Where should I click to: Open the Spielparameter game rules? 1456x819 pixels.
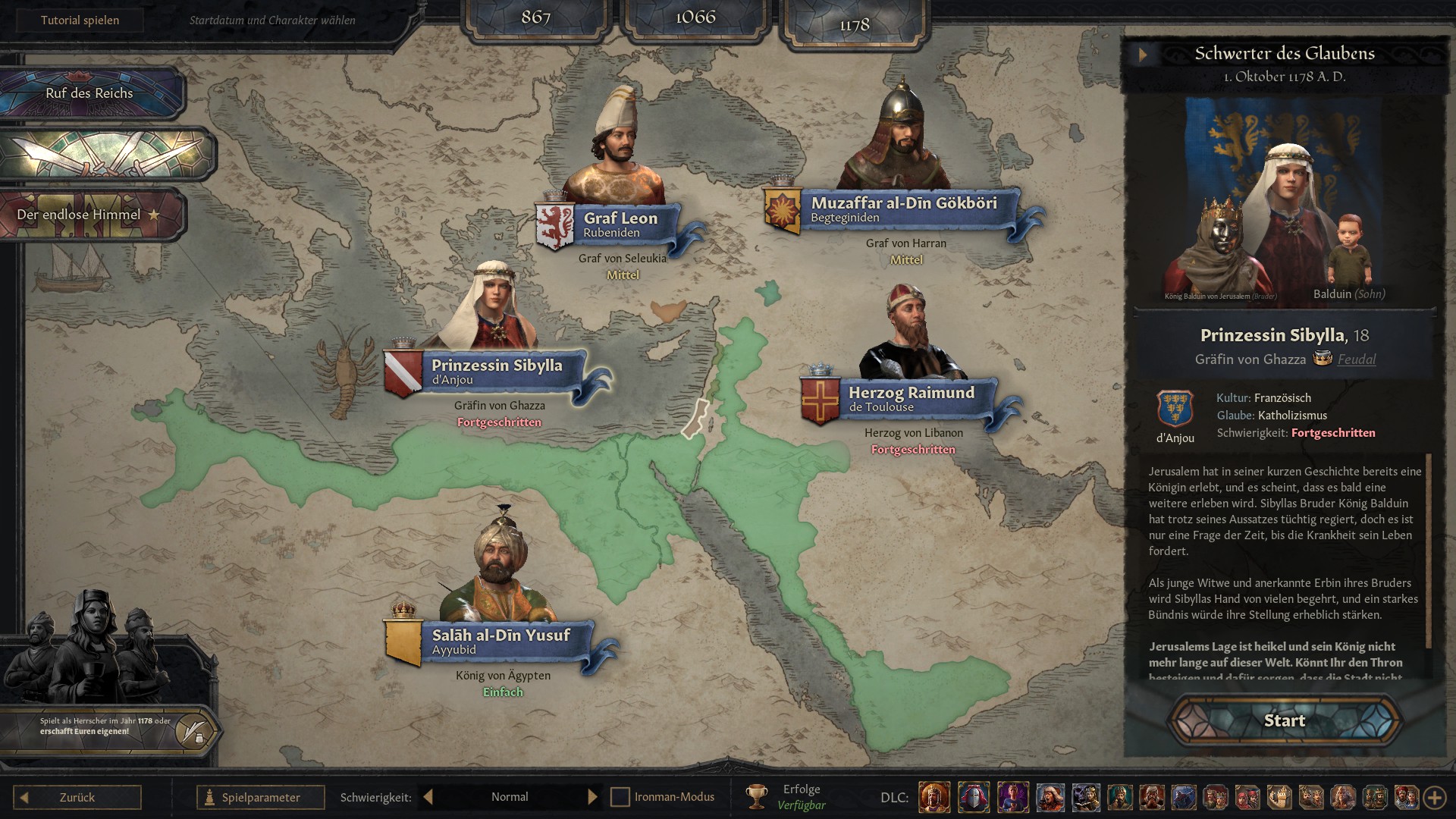tap(260, 797)
